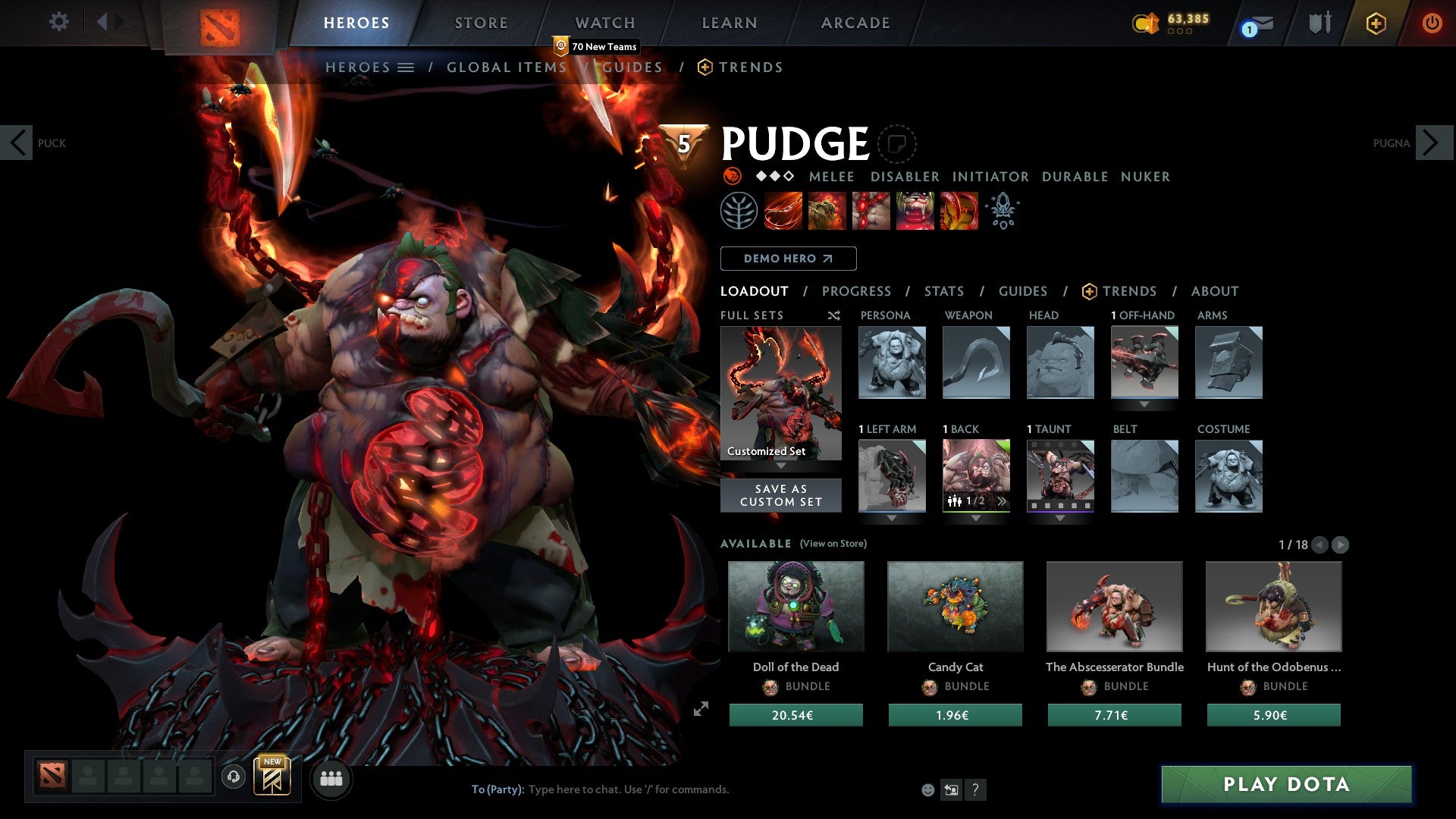Open the View on Store link

834,544
